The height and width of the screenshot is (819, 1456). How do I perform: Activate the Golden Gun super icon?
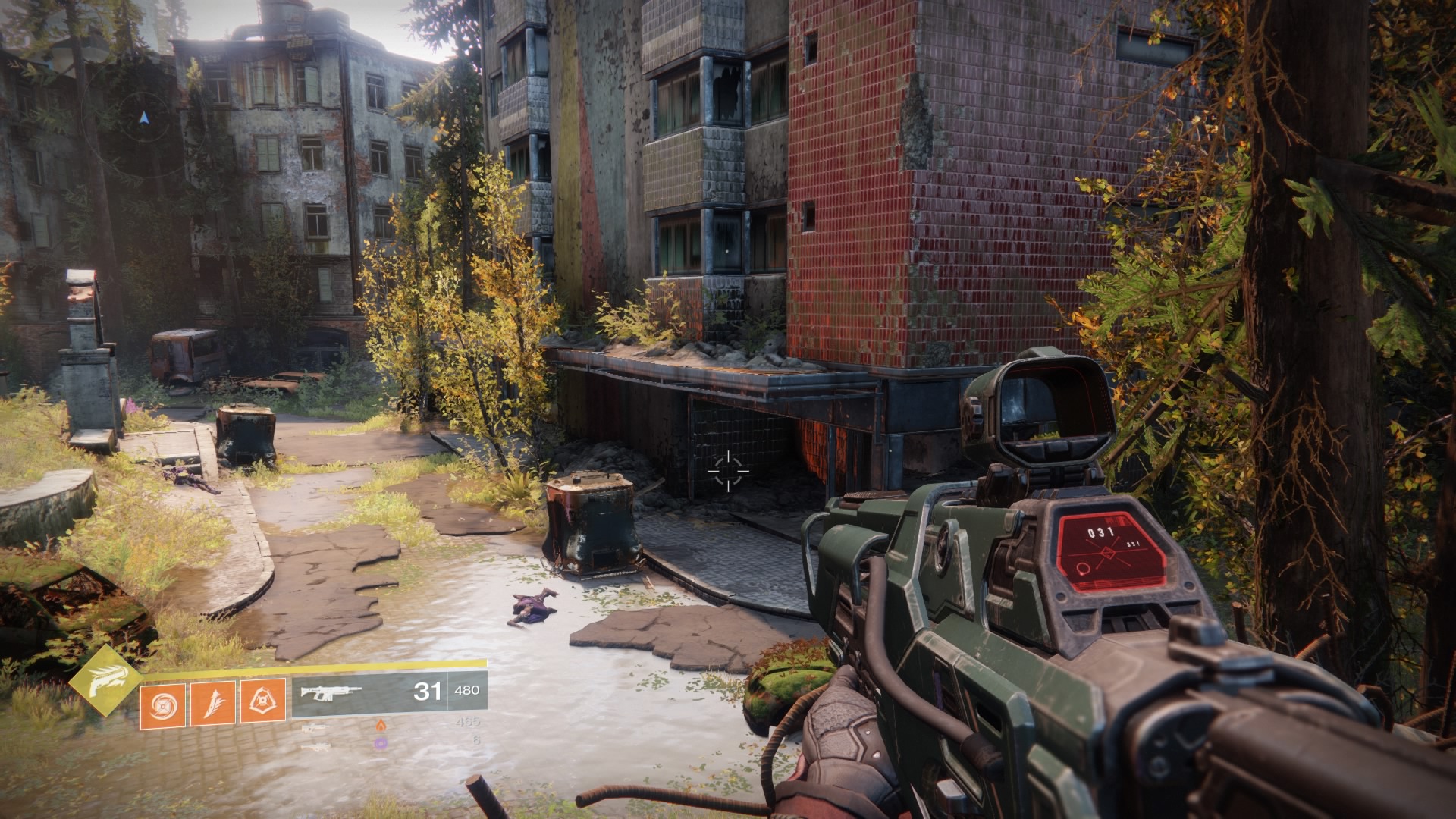point(105,680)
